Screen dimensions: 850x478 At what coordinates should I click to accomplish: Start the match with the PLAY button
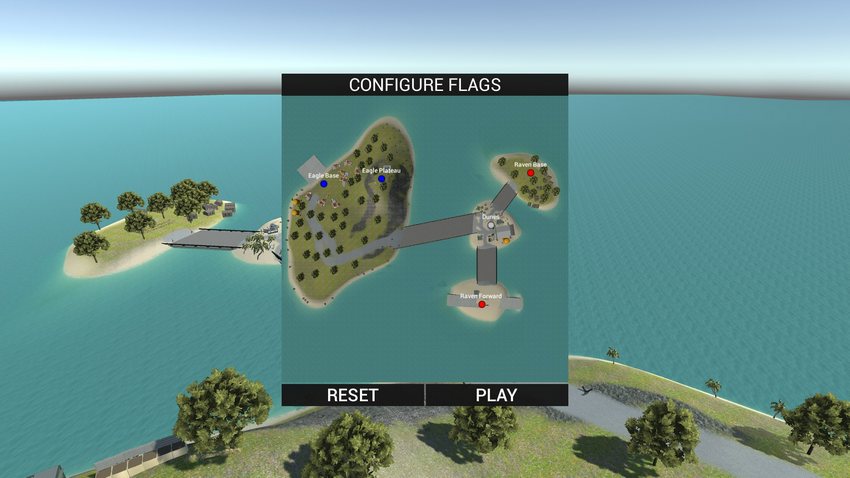tap(496, 395)
